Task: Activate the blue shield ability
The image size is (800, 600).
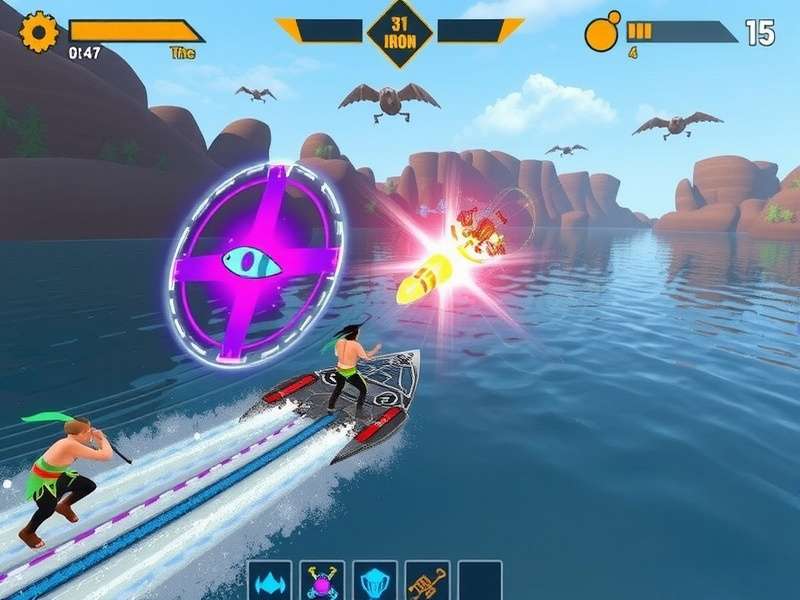Action: coord(375,580)
